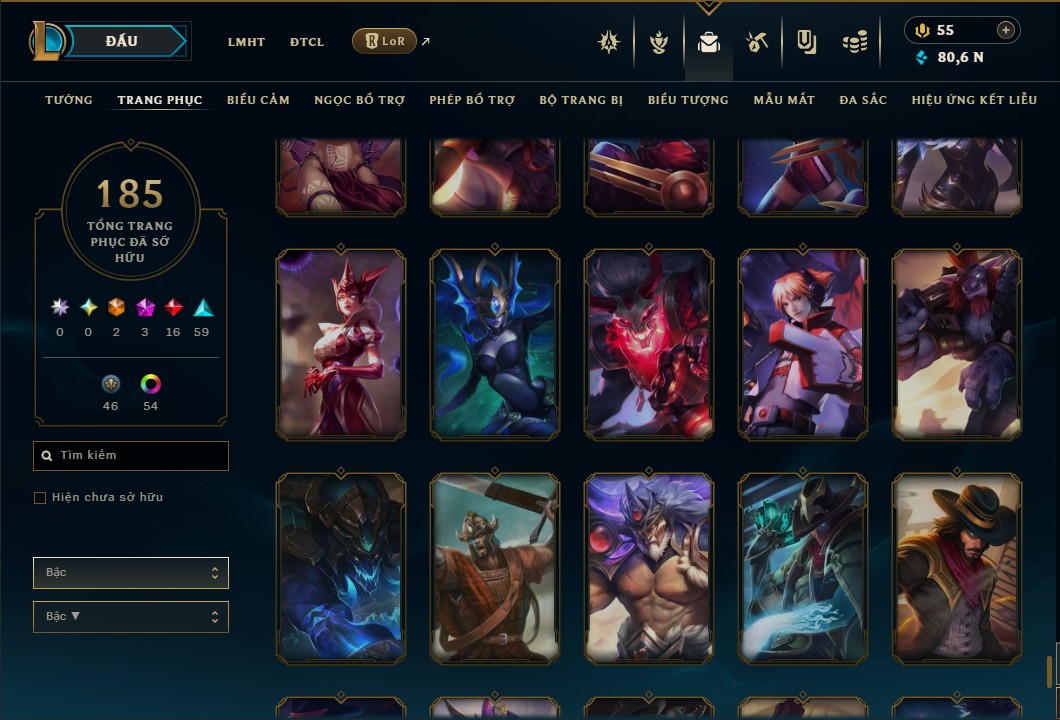Open the Bậc ▼ sort dropdown
The height and width of the screenshot is (720, 1060).
click(131, 617)
